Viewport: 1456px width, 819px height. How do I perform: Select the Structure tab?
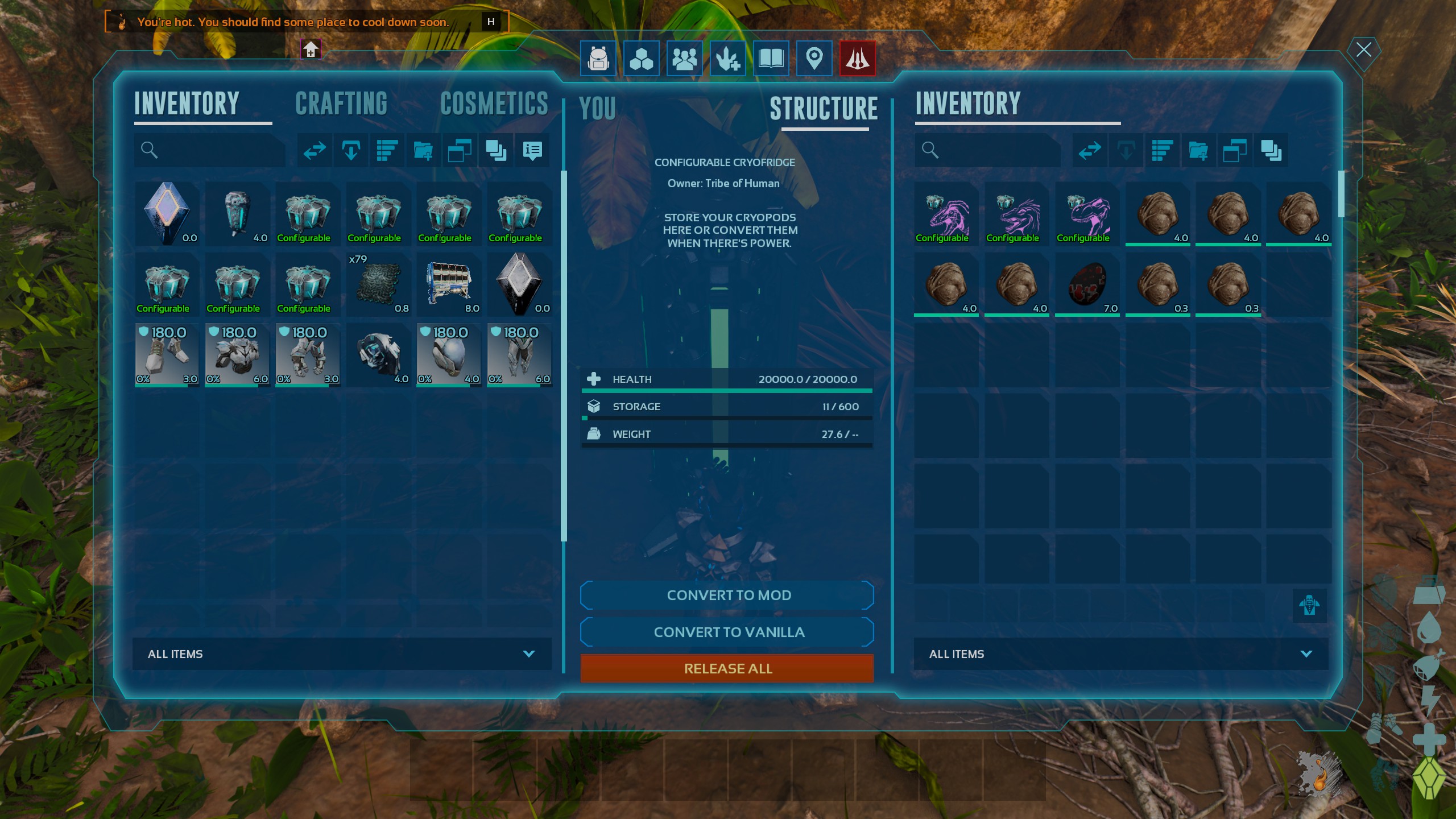click(825, 108)
